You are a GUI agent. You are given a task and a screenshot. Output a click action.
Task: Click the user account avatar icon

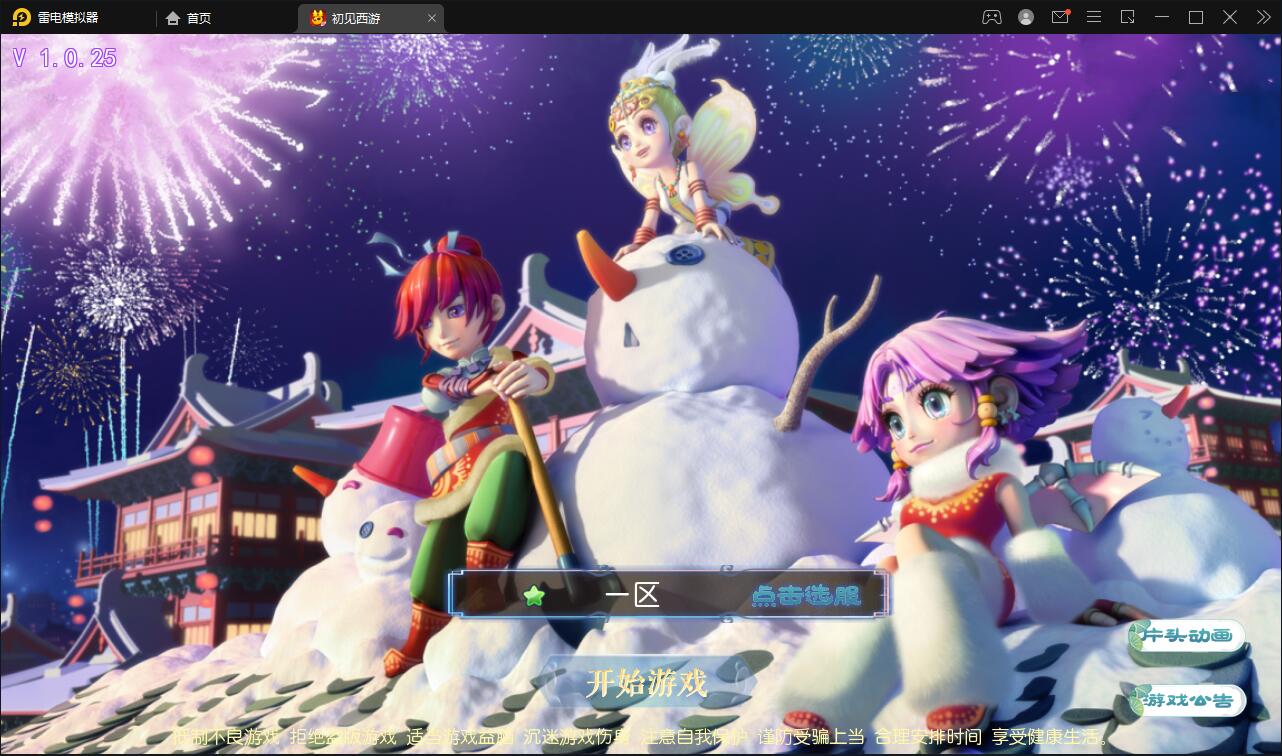[1024, 17]
